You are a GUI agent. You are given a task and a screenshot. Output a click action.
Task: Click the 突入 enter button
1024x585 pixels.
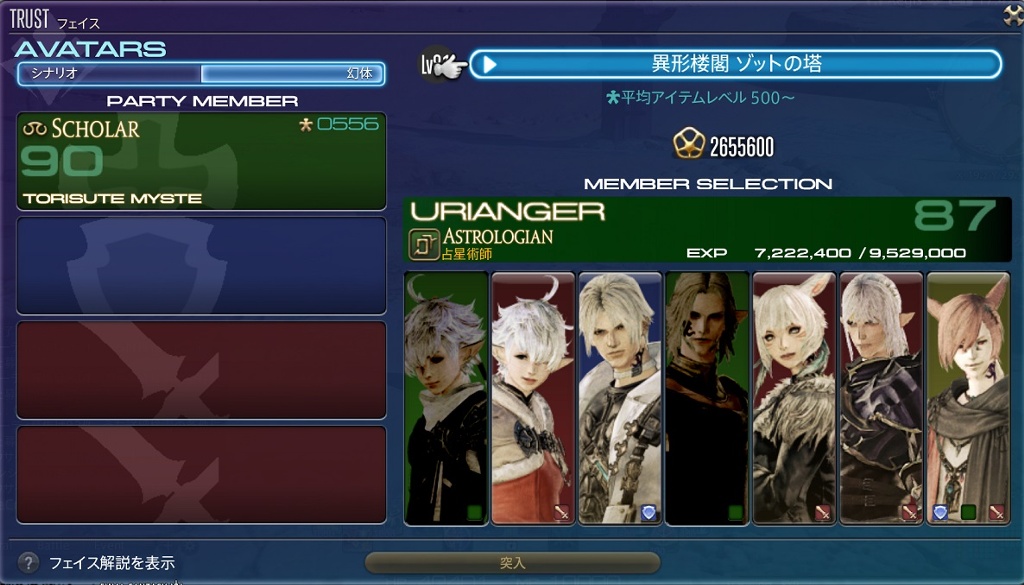(512, 563)
